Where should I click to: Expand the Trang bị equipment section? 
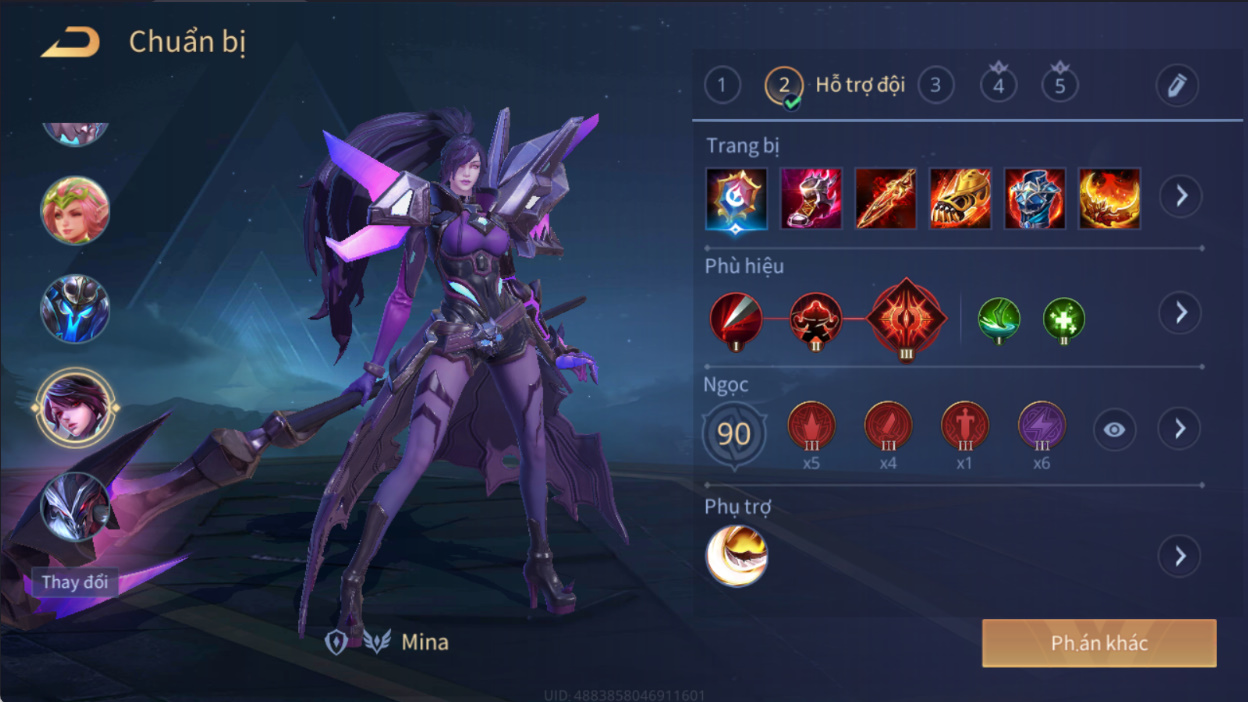click(x=1180, y=196)
